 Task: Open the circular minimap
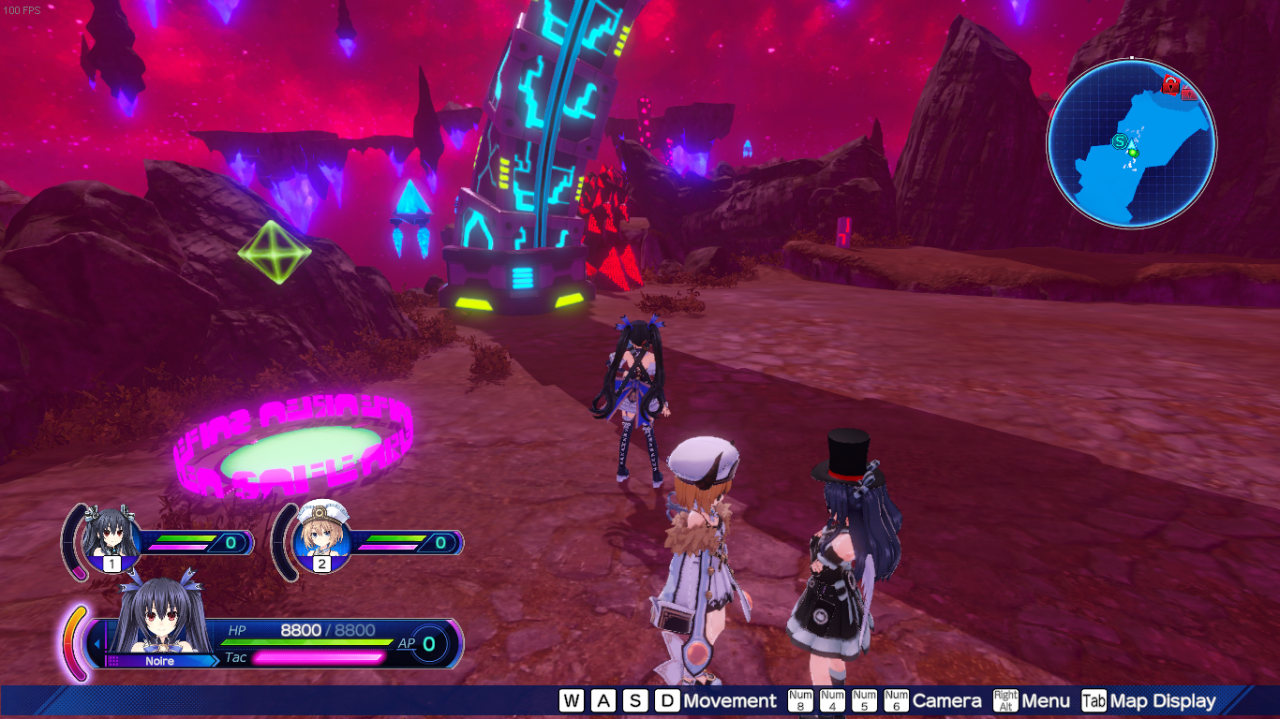click(1131, 142)
